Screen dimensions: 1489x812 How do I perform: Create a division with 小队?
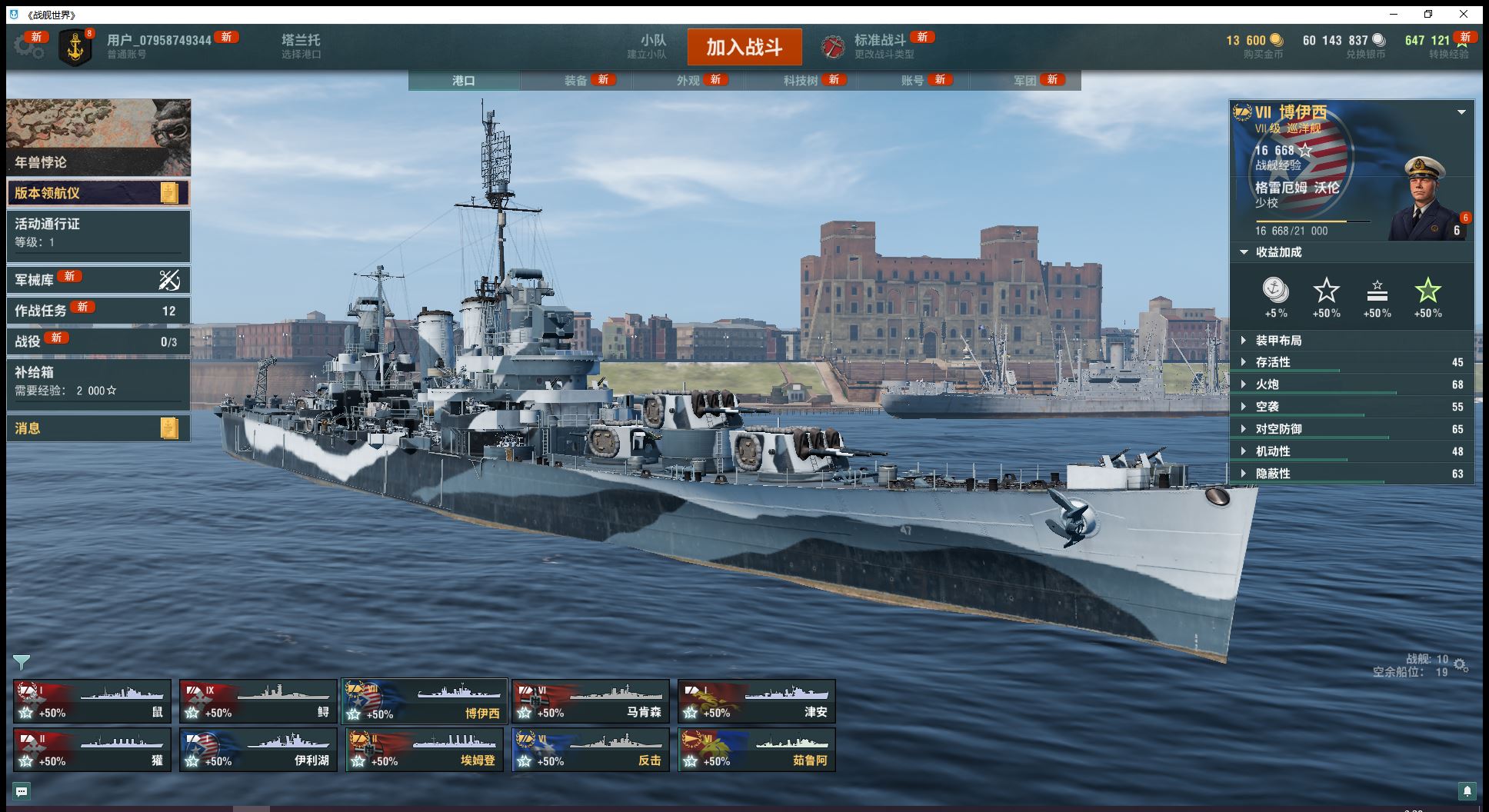click(652, 46)
